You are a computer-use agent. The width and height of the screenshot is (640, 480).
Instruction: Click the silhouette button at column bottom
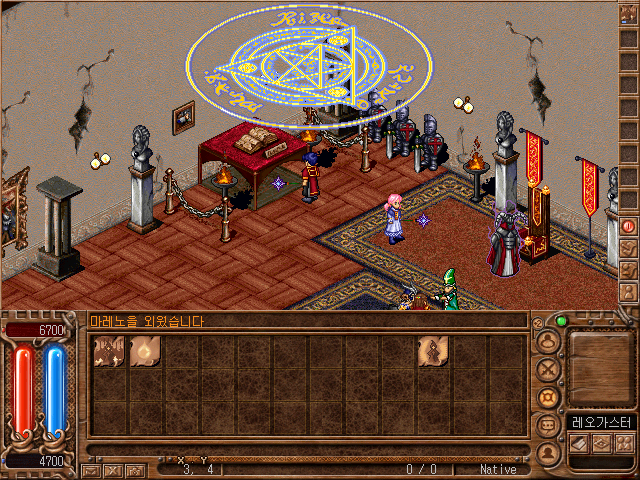click(547, 452)
